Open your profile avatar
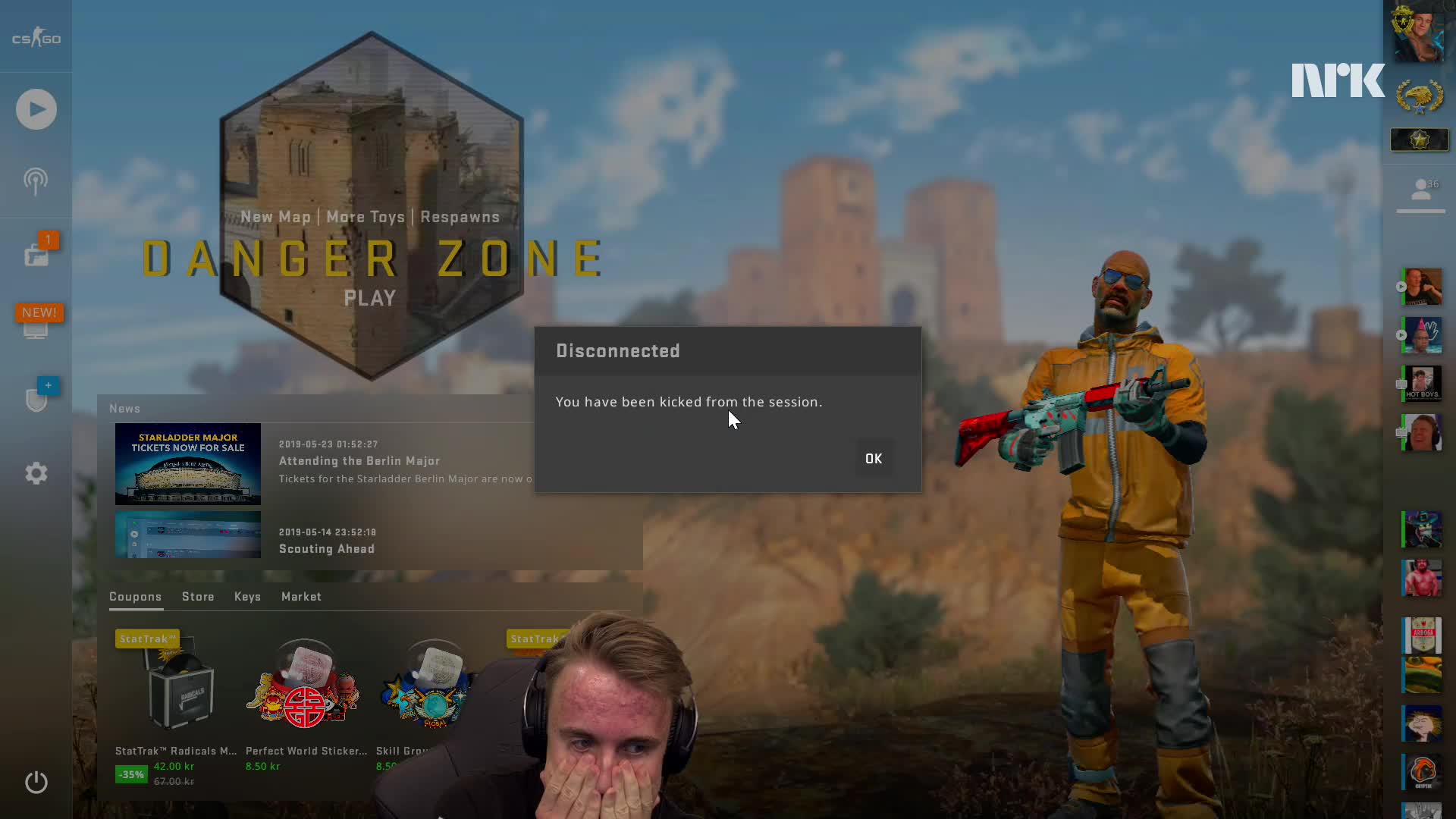This screenshot has height=819, width=1456. (x=1417, y=32)
